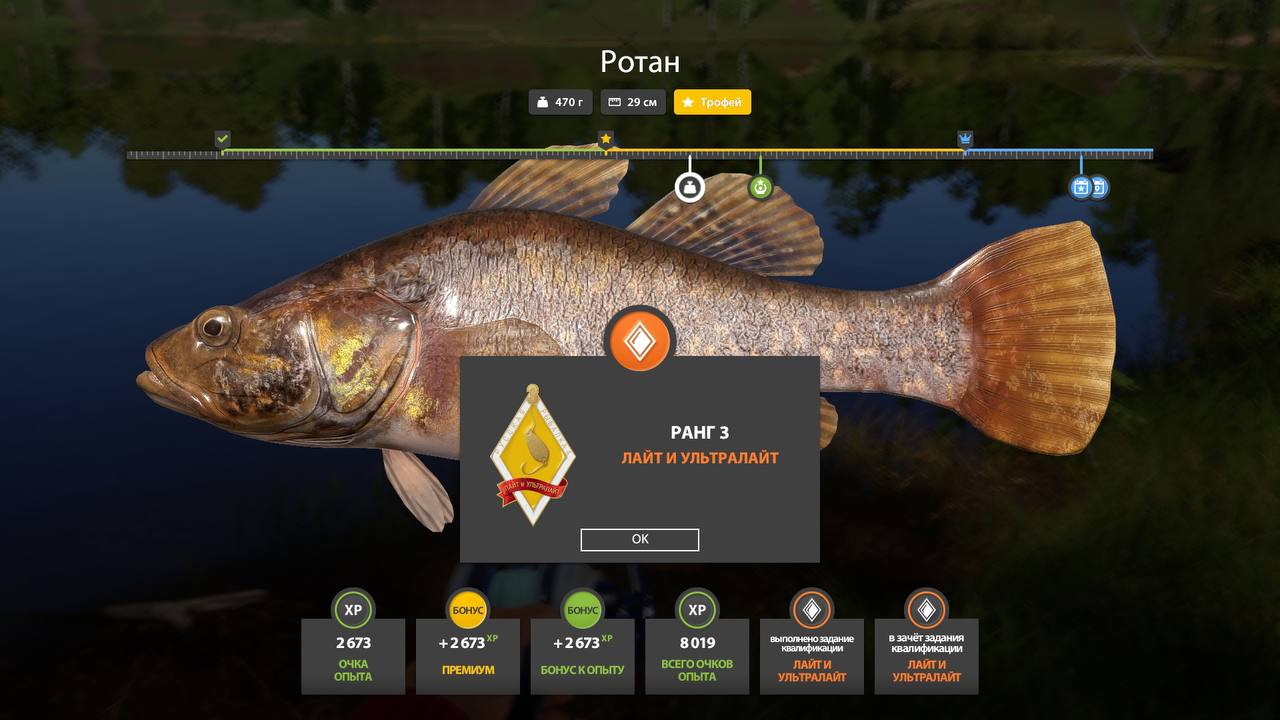Click the checkmark marker on the weight scale
Screen dimensions: 1280x720
tap(222, 139)
